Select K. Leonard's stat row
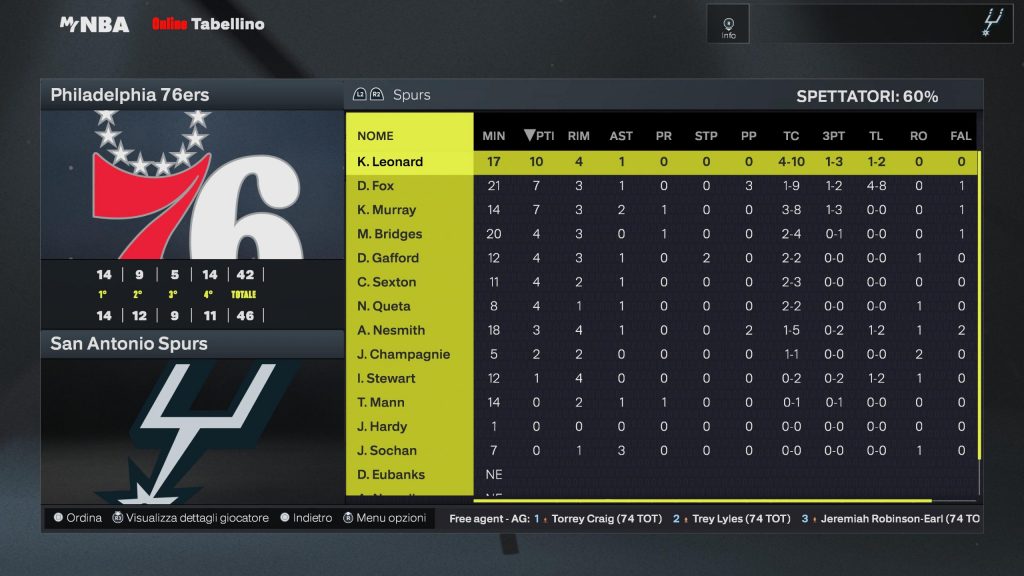 390,162
